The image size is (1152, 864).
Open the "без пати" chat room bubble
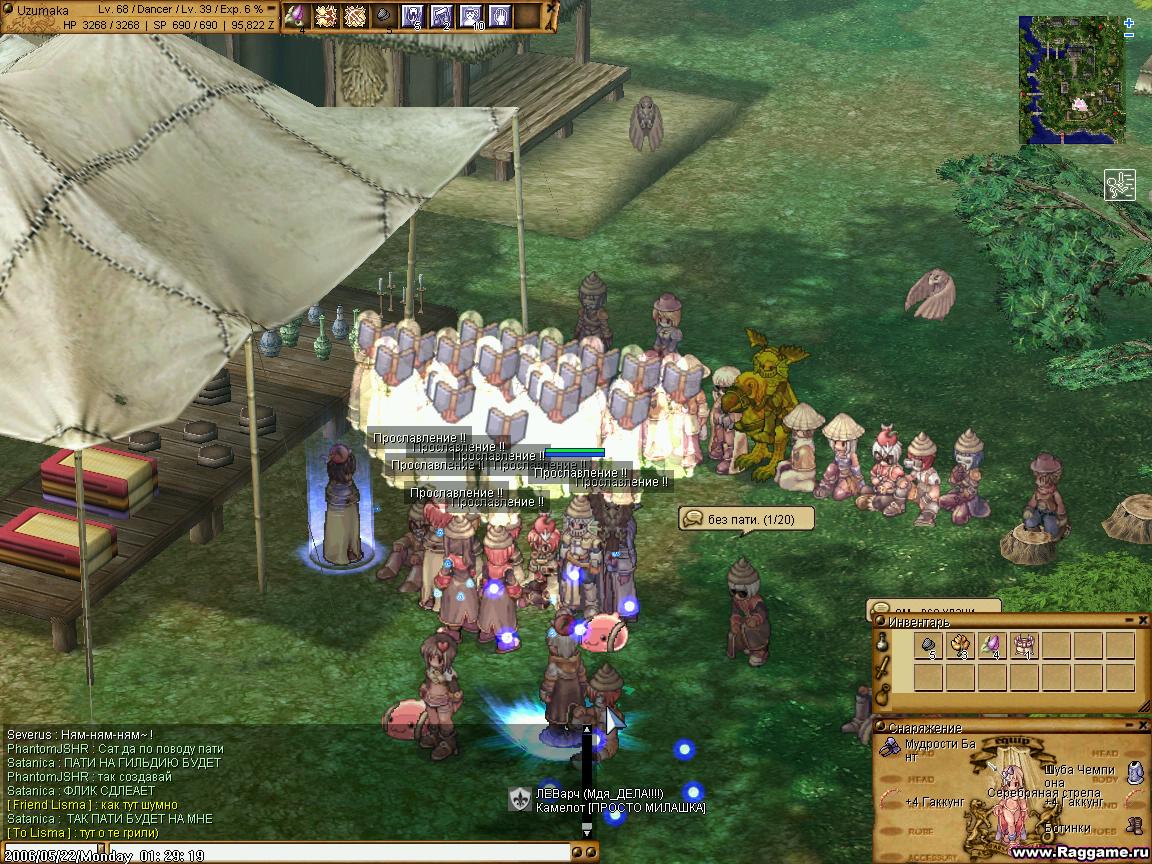(746, 519)
